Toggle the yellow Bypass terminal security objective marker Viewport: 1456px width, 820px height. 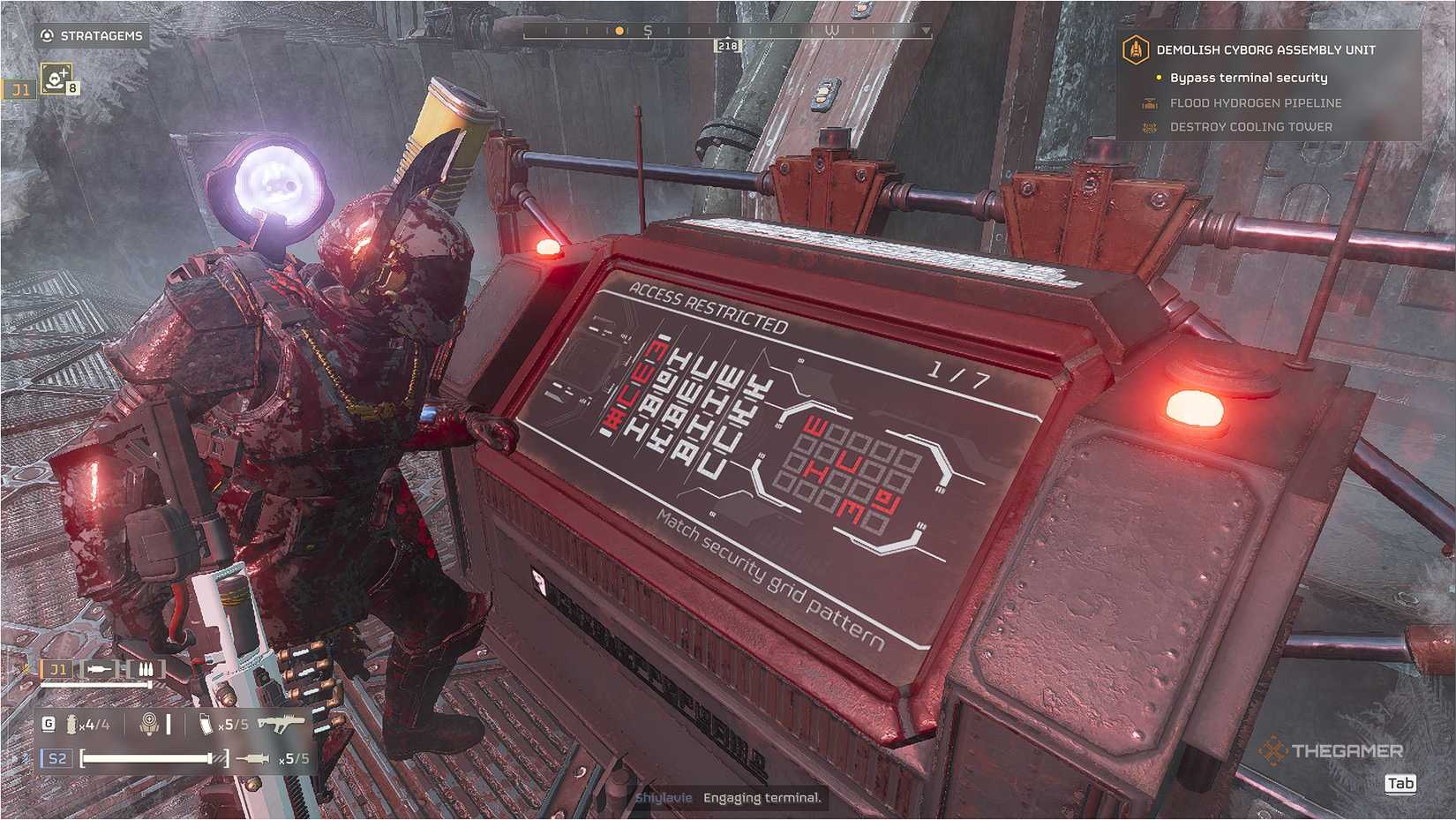coord(1158,77)
